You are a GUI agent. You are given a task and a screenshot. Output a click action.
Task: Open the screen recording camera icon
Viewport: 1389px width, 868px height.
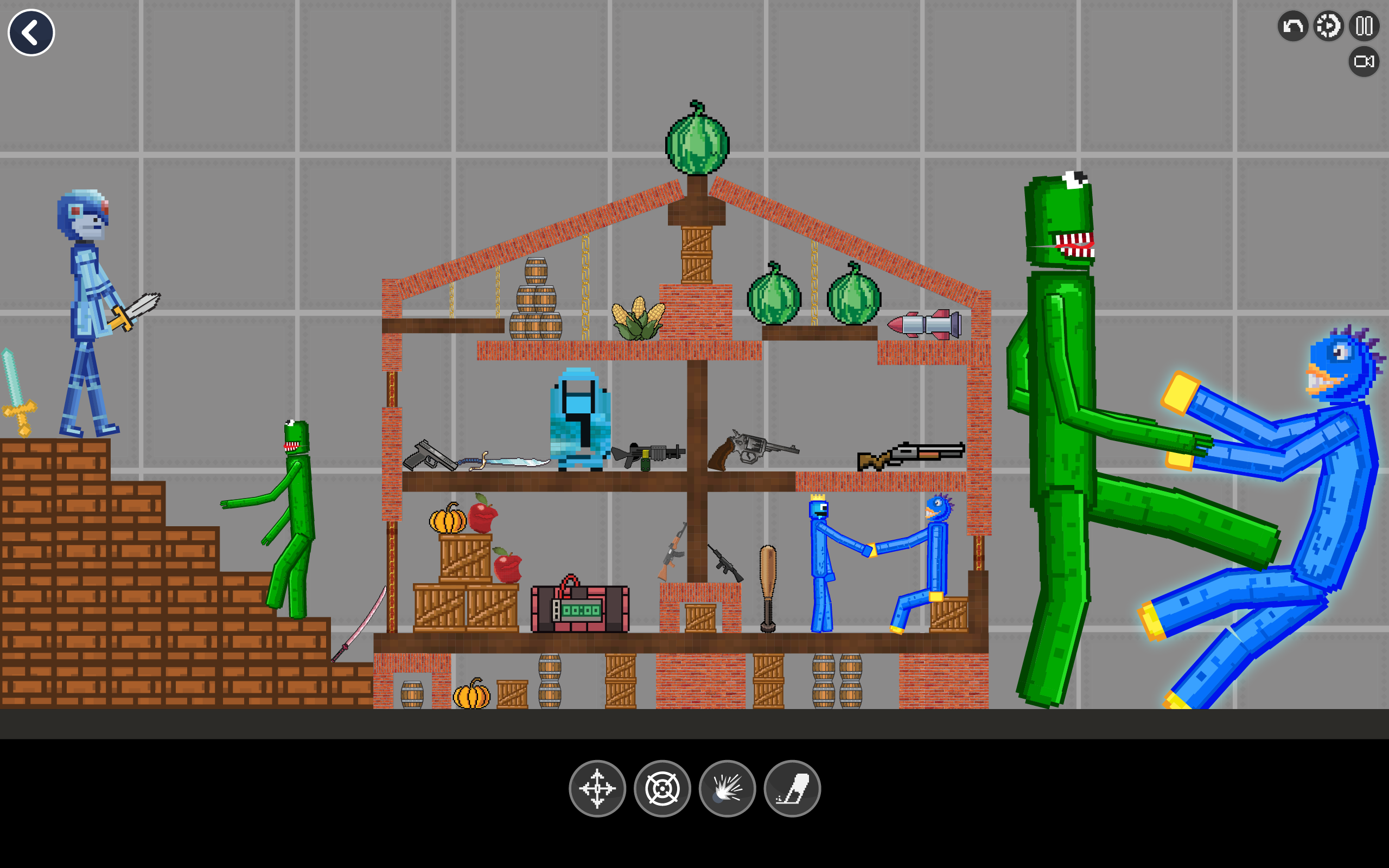(1365, 61)
